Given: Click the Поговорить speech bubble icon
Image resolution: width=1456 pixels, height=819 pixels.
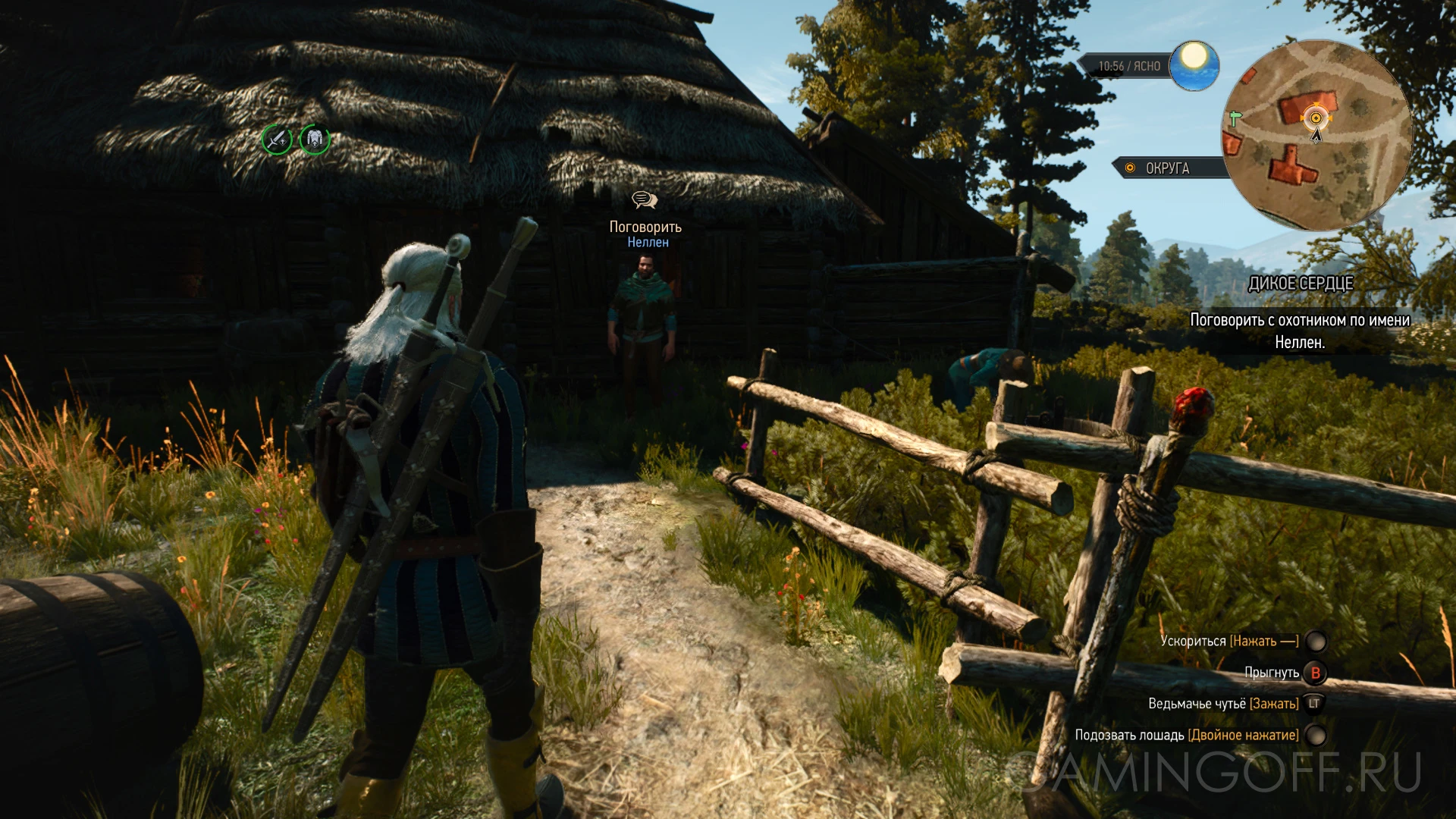Looking at the screenshot, I should (x=645, y=200).
